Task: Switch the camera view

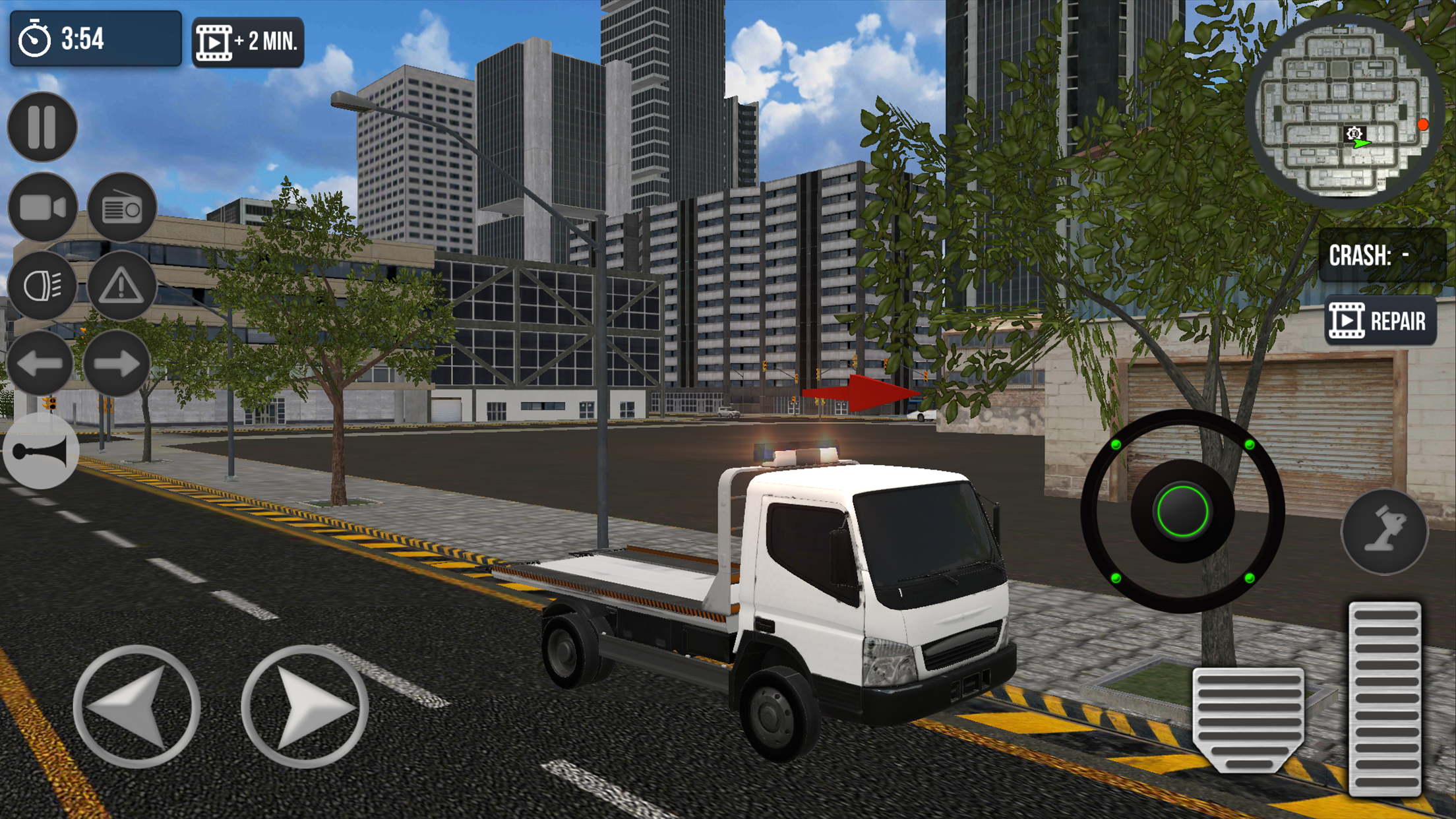Action: (x=41, y=208)
